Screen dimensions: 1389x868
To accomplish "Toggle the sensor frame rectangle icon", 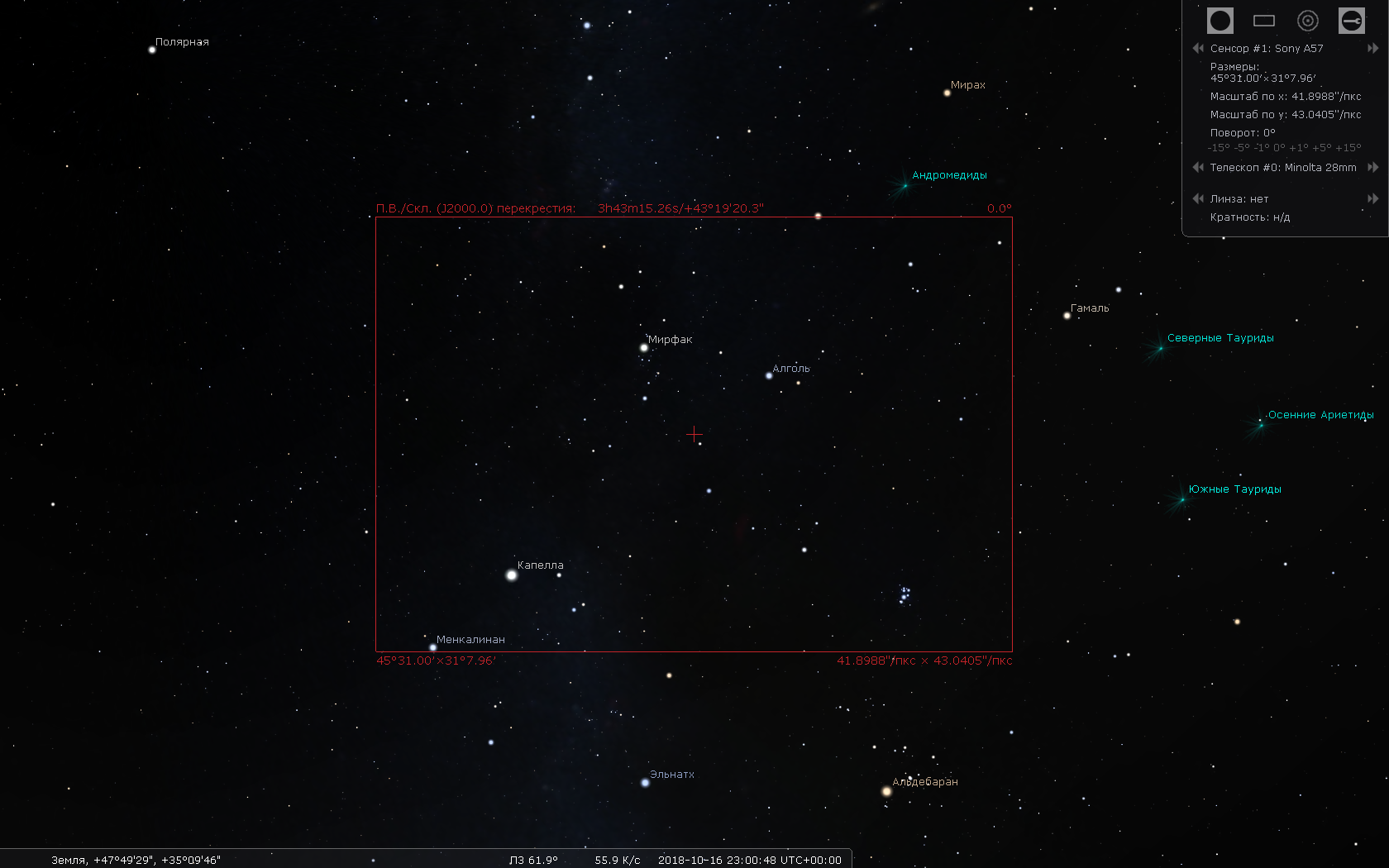I will [x=1263, y=21].
